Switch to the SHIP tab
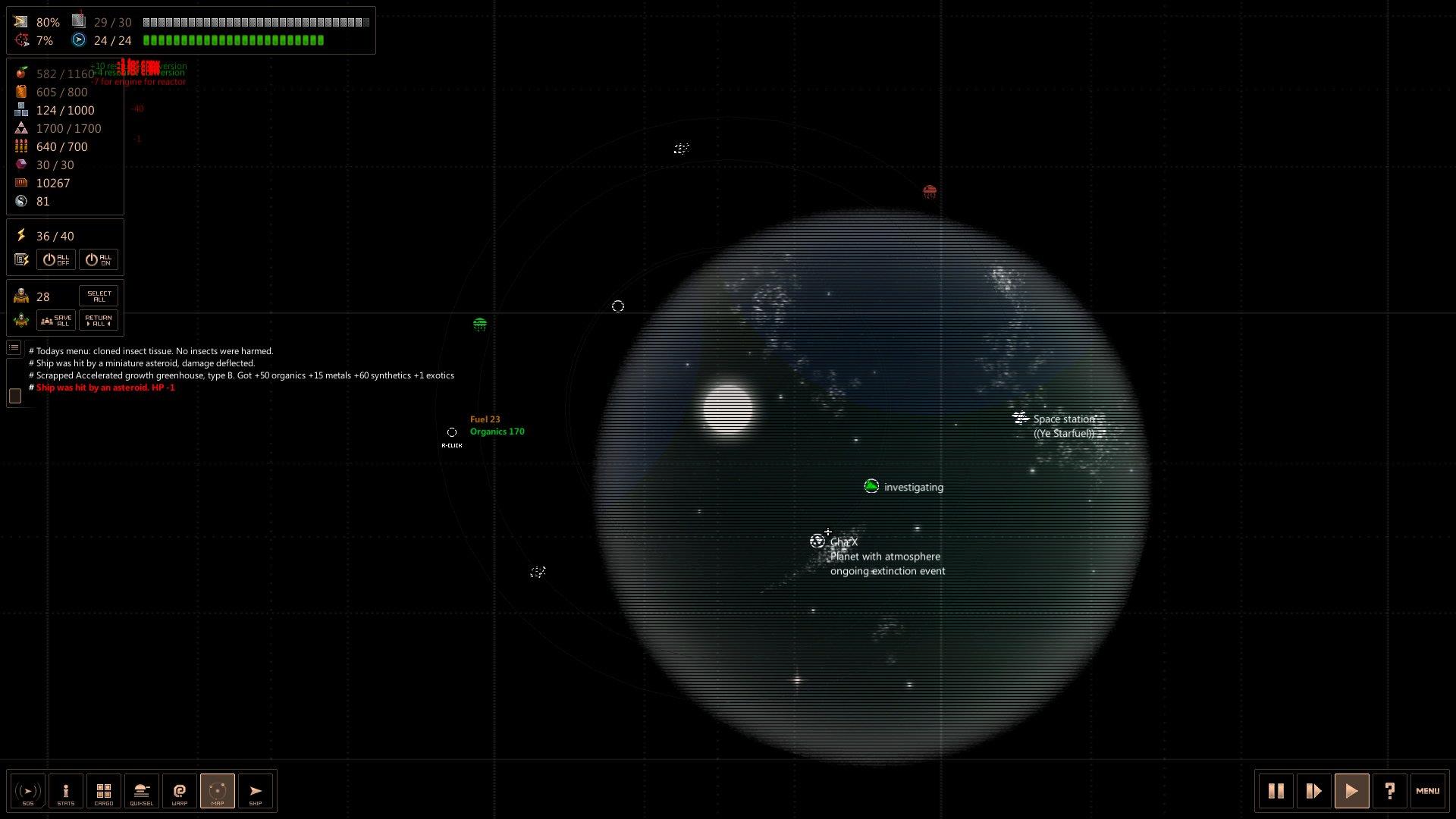This screenshot has height=819, width=1456. coord(256,791)
